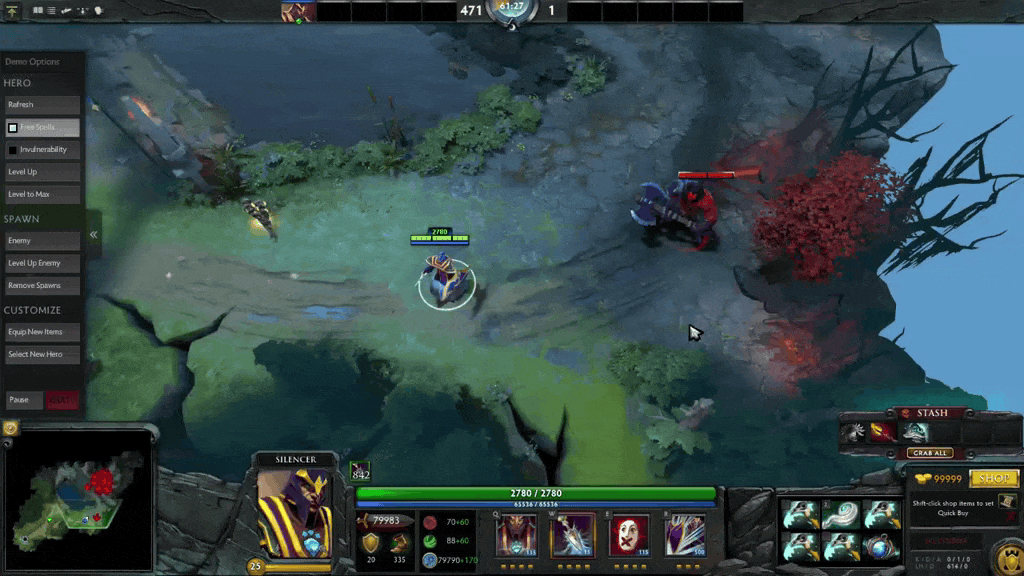Enable the Invulnerability option
This screenshot has width=1024, height=576.
(x=13, y=150)
